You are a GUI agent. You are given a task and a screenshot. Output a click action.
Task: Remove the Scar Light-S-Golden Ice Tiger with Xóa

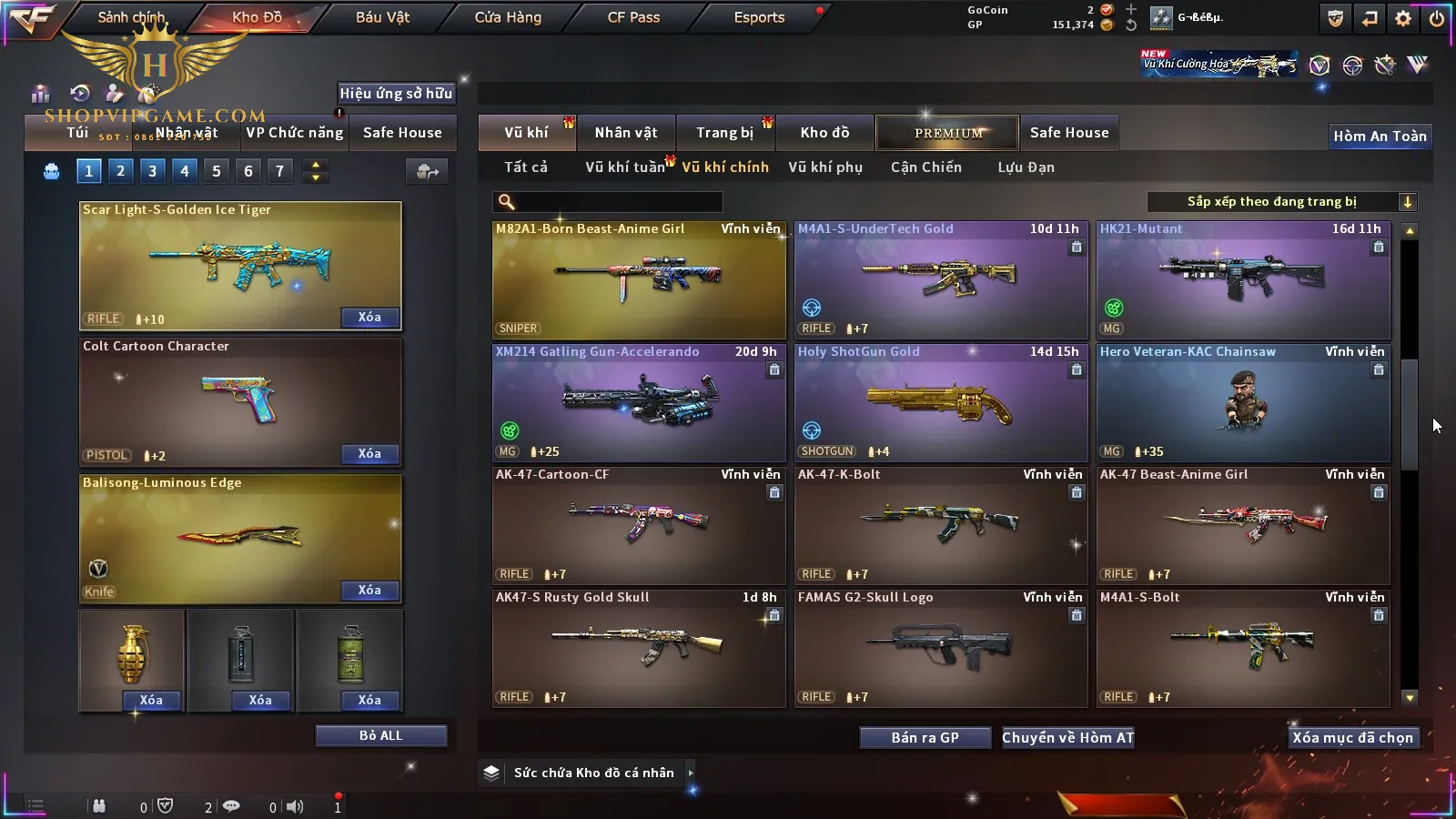(x=369, y=318)
